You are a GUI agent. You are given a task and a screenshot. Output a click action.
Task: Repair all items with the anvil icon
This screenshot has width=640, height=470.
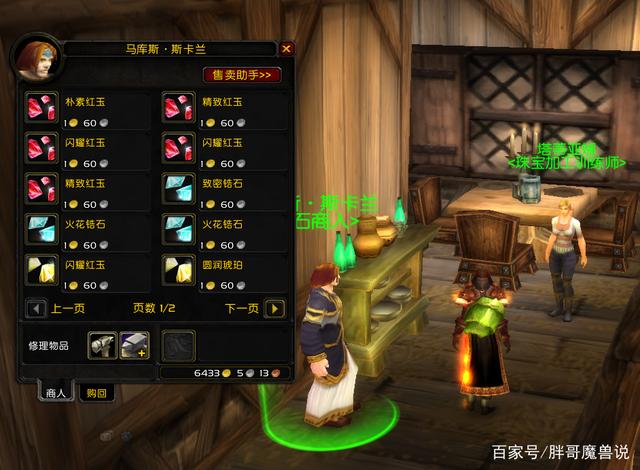[x=133, y=345]
